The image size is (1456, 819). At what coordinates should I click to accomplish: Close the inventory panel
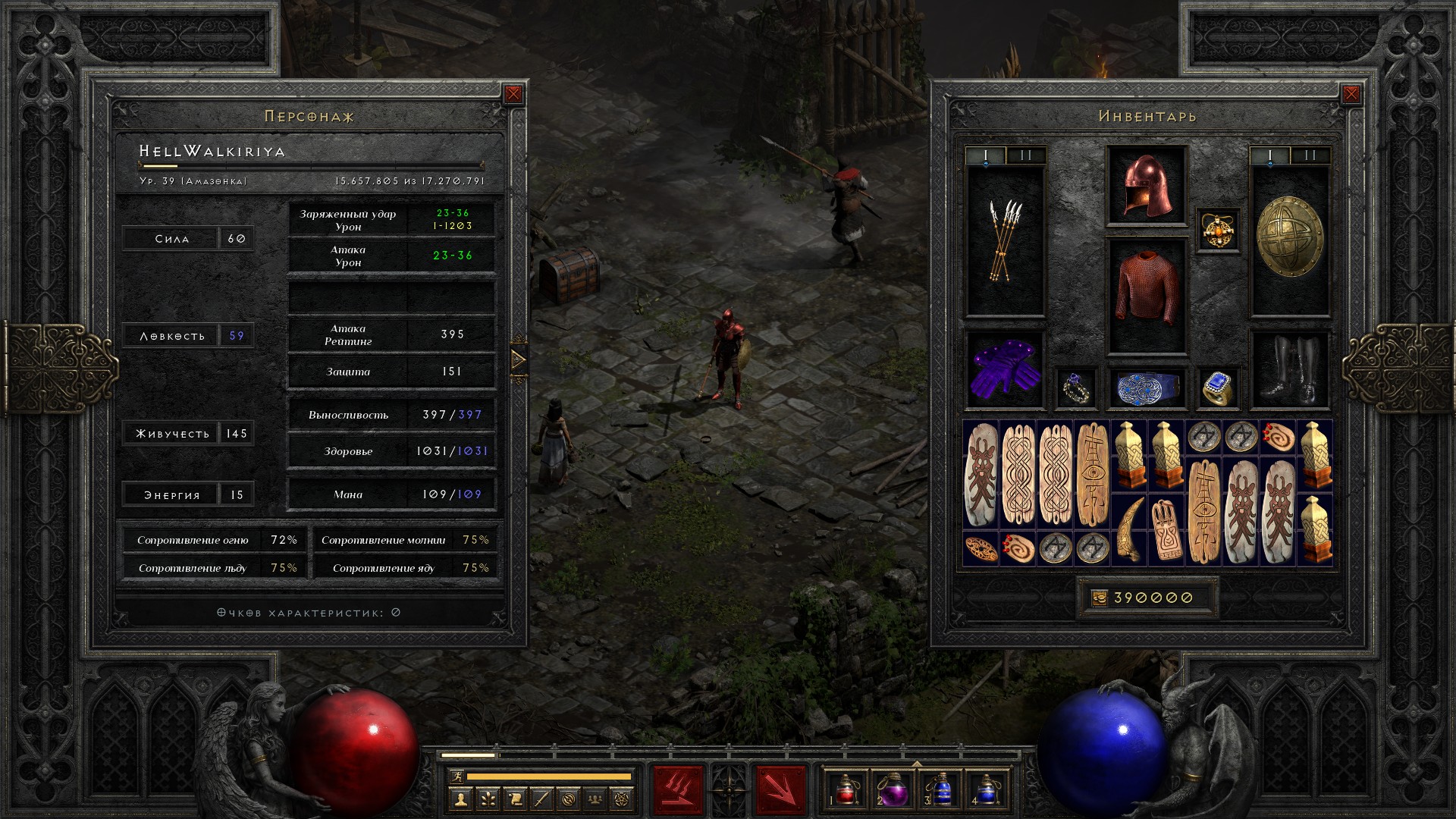click(x=1351, y=94)
